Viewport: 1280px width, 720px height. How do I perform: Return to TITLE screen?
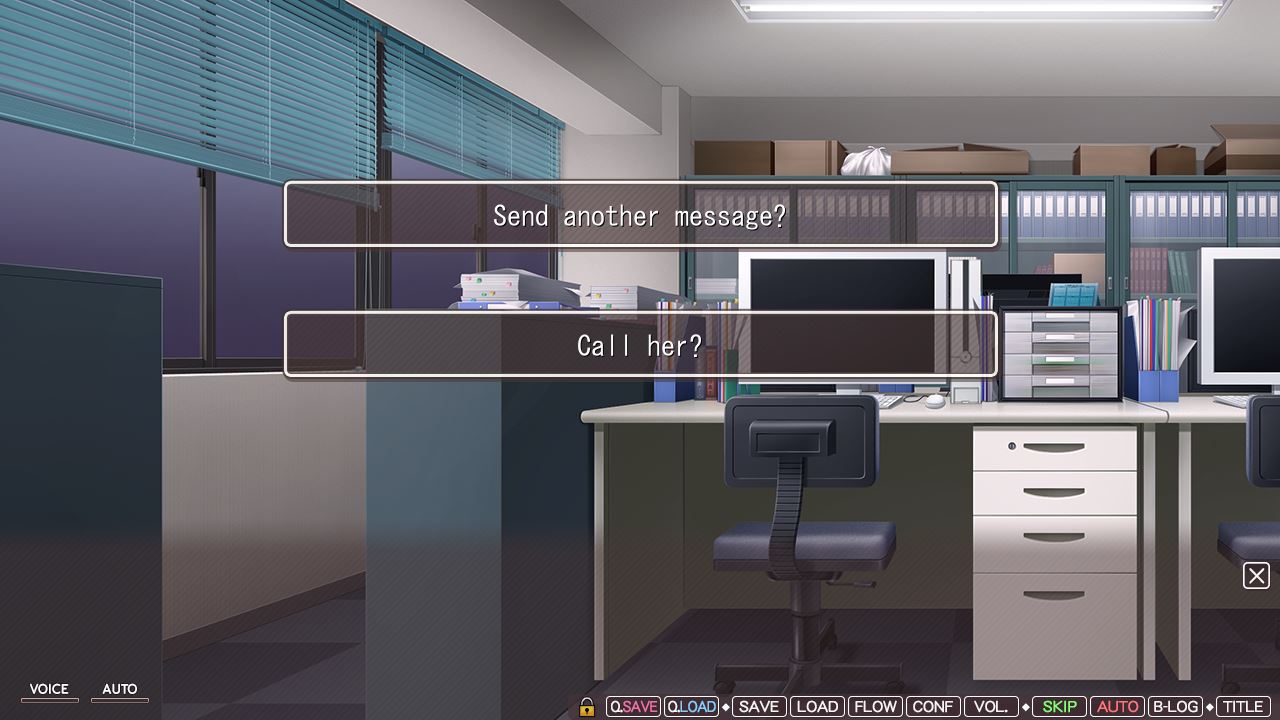(x=1243, y=706)
